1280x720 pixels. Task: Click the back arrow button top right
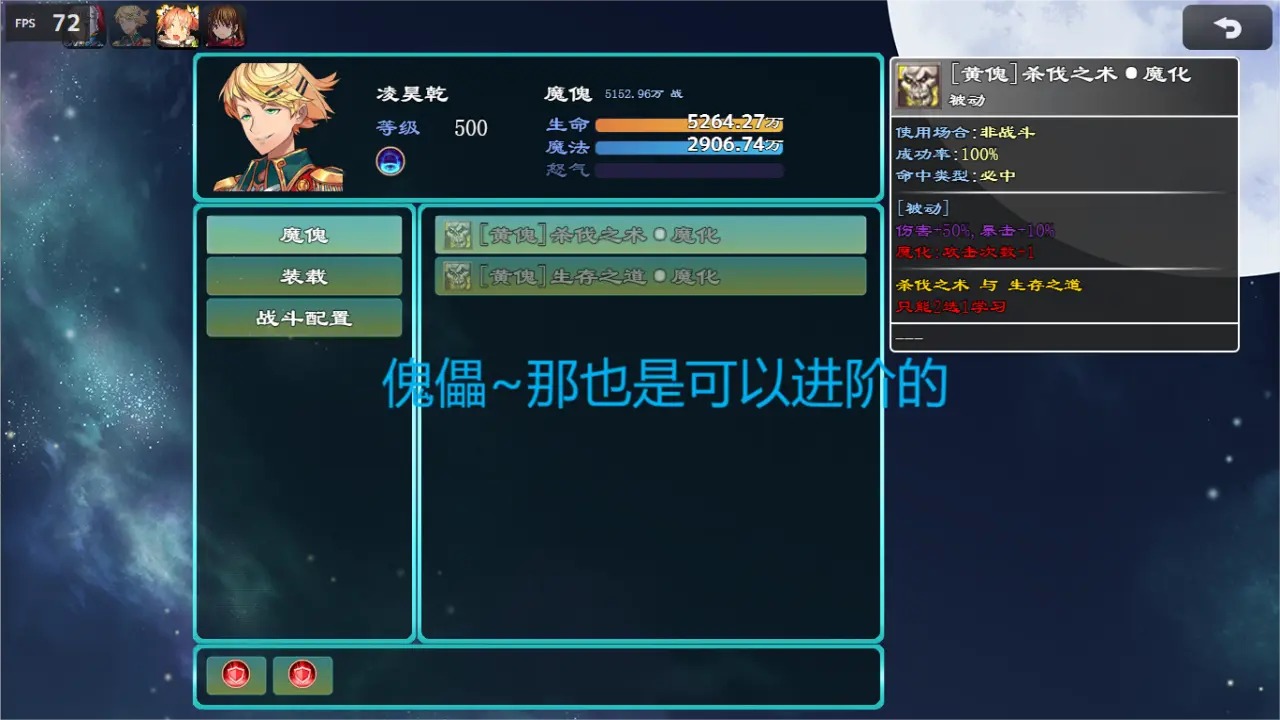click(1227, 26)
